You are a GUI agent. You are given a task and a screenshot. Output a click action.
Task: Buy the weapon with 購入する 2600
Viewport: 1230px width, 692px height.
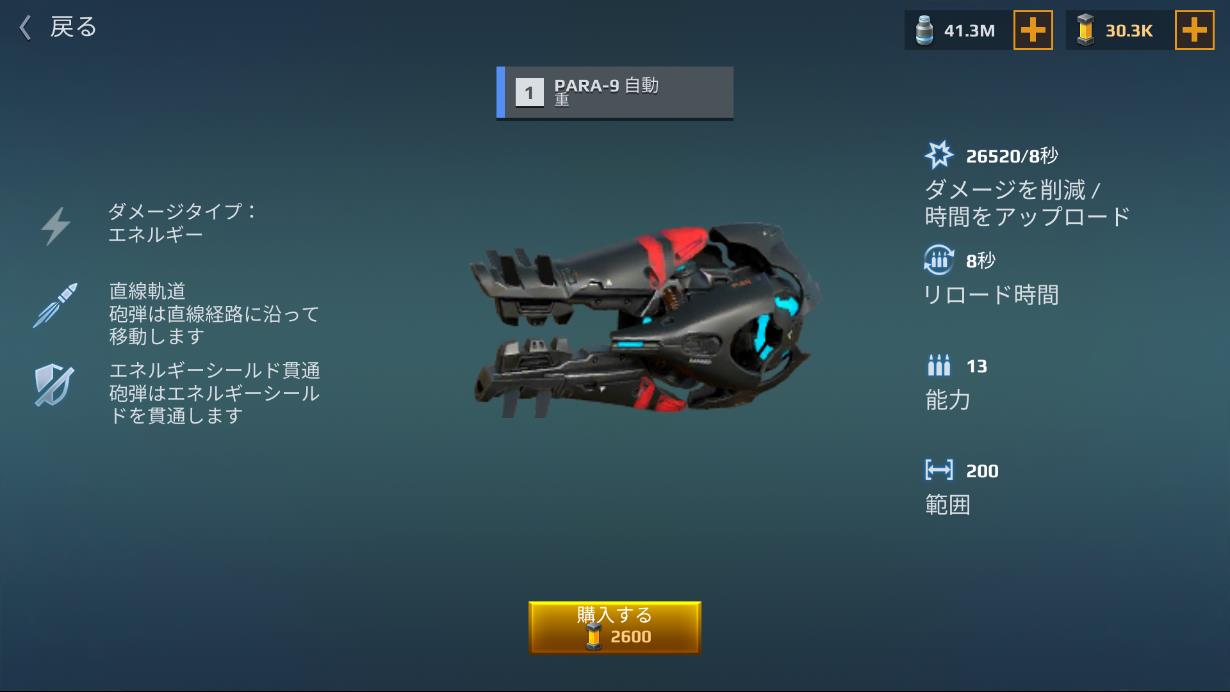point(614,627)
